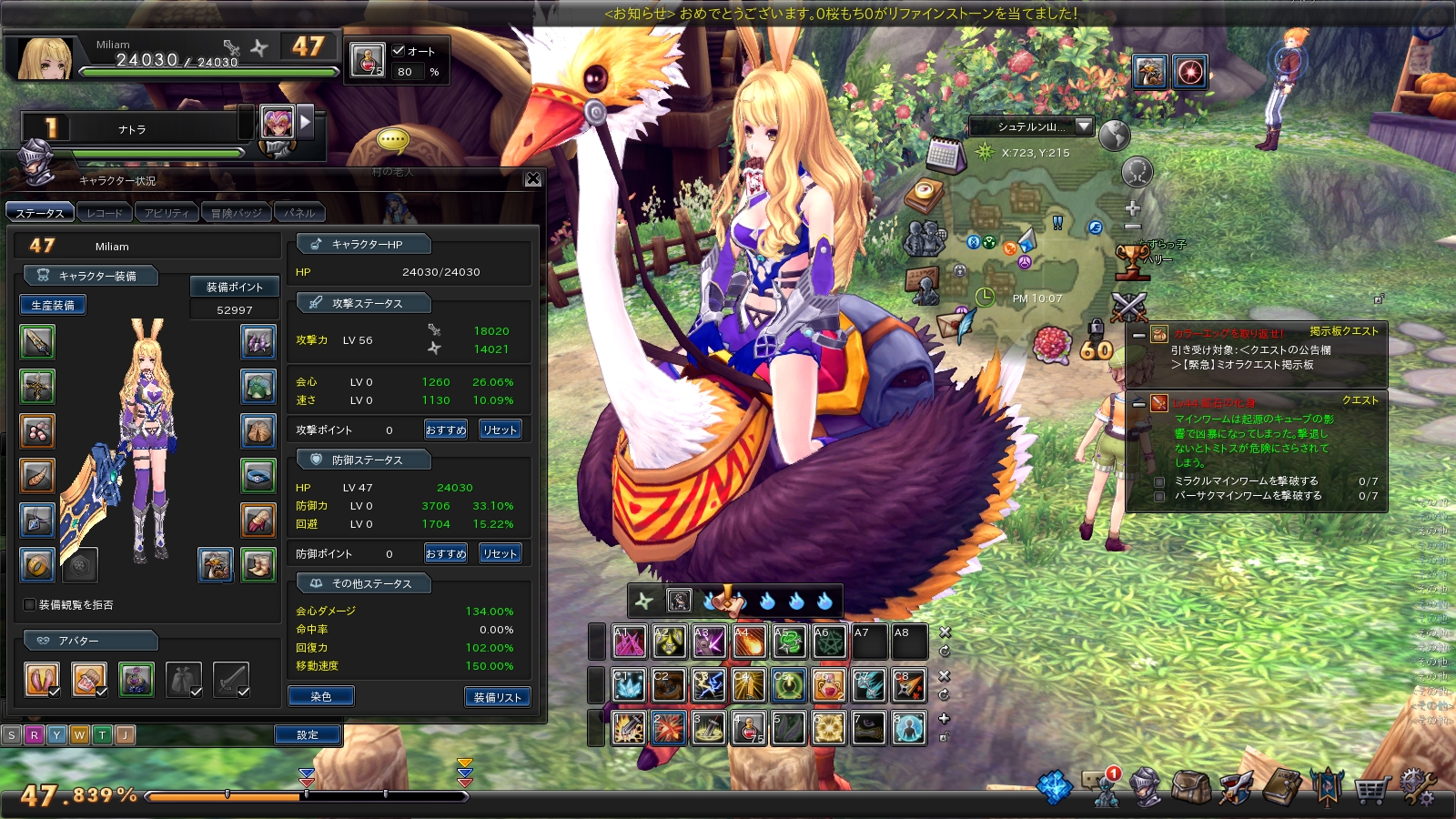The width and height of the screenshot is (1456, 819).
Task: Toggle the 装備観覧を拒否 checkbox
Action: [30, 604]
